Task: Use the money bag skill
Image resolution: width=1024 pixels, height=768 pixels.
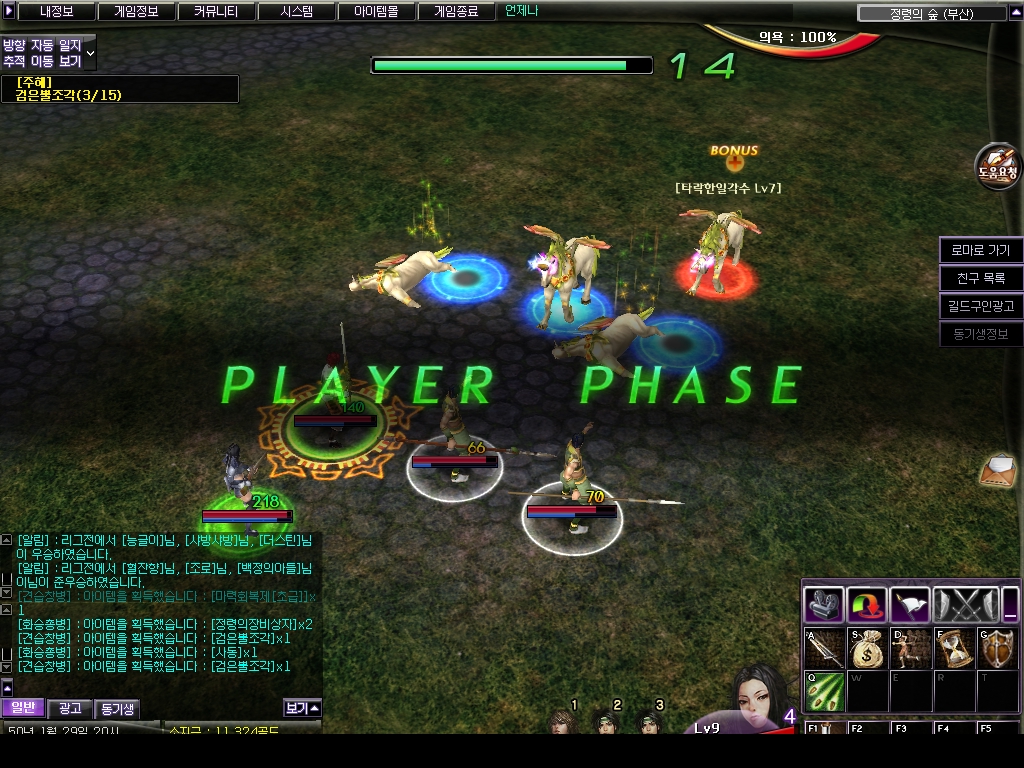Action: (x=867, y=649)
